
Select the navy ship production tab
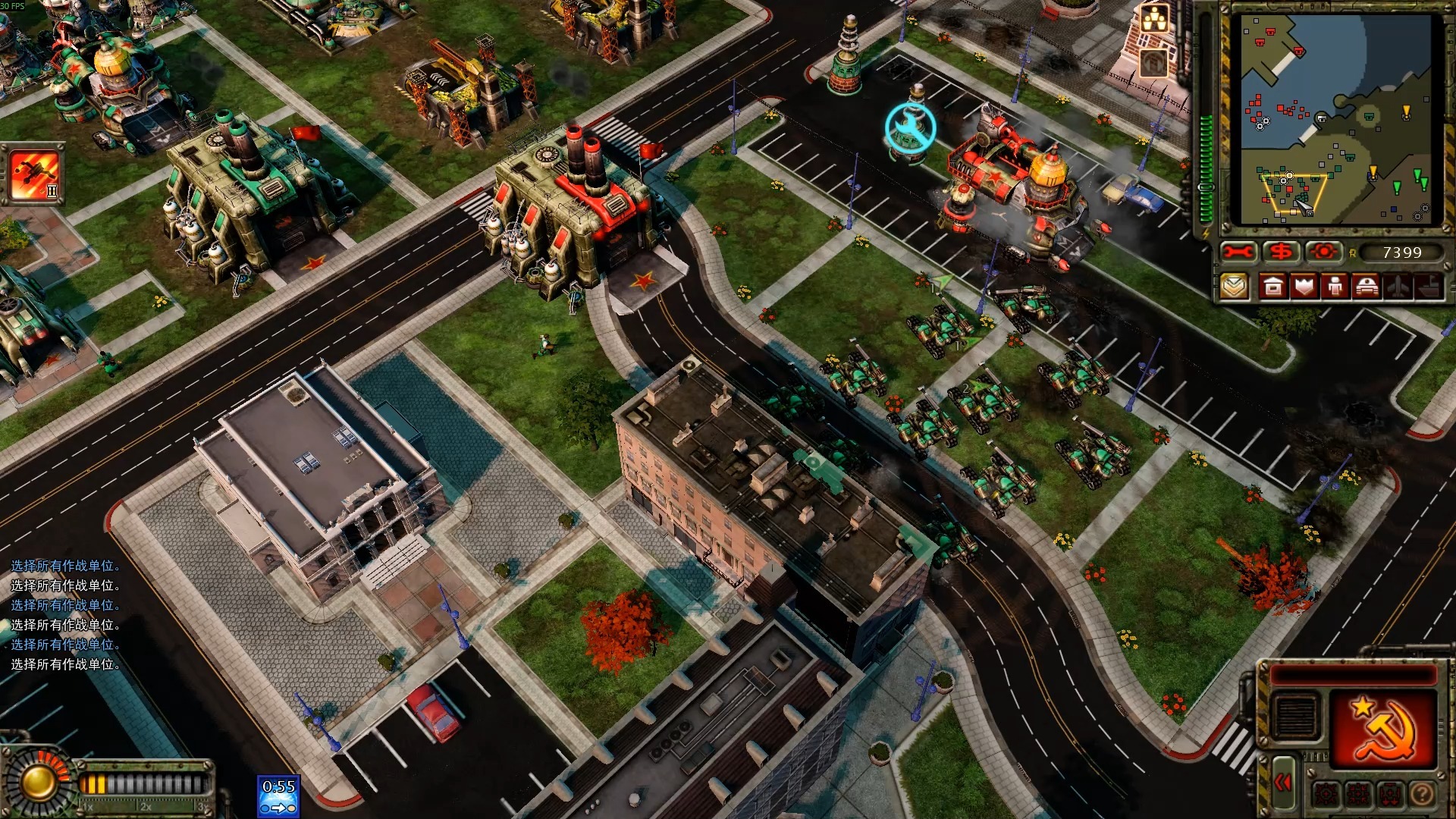click(x=1429, y=287)
